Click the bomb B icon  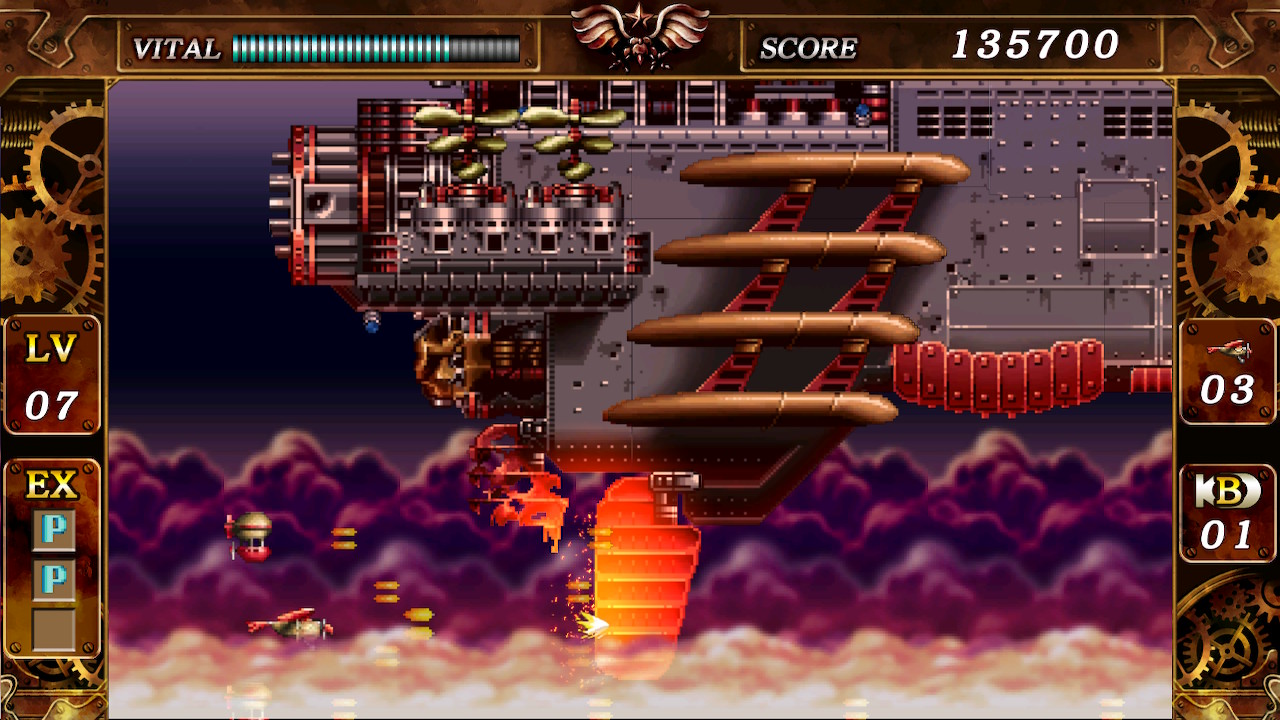(1227, 490)
